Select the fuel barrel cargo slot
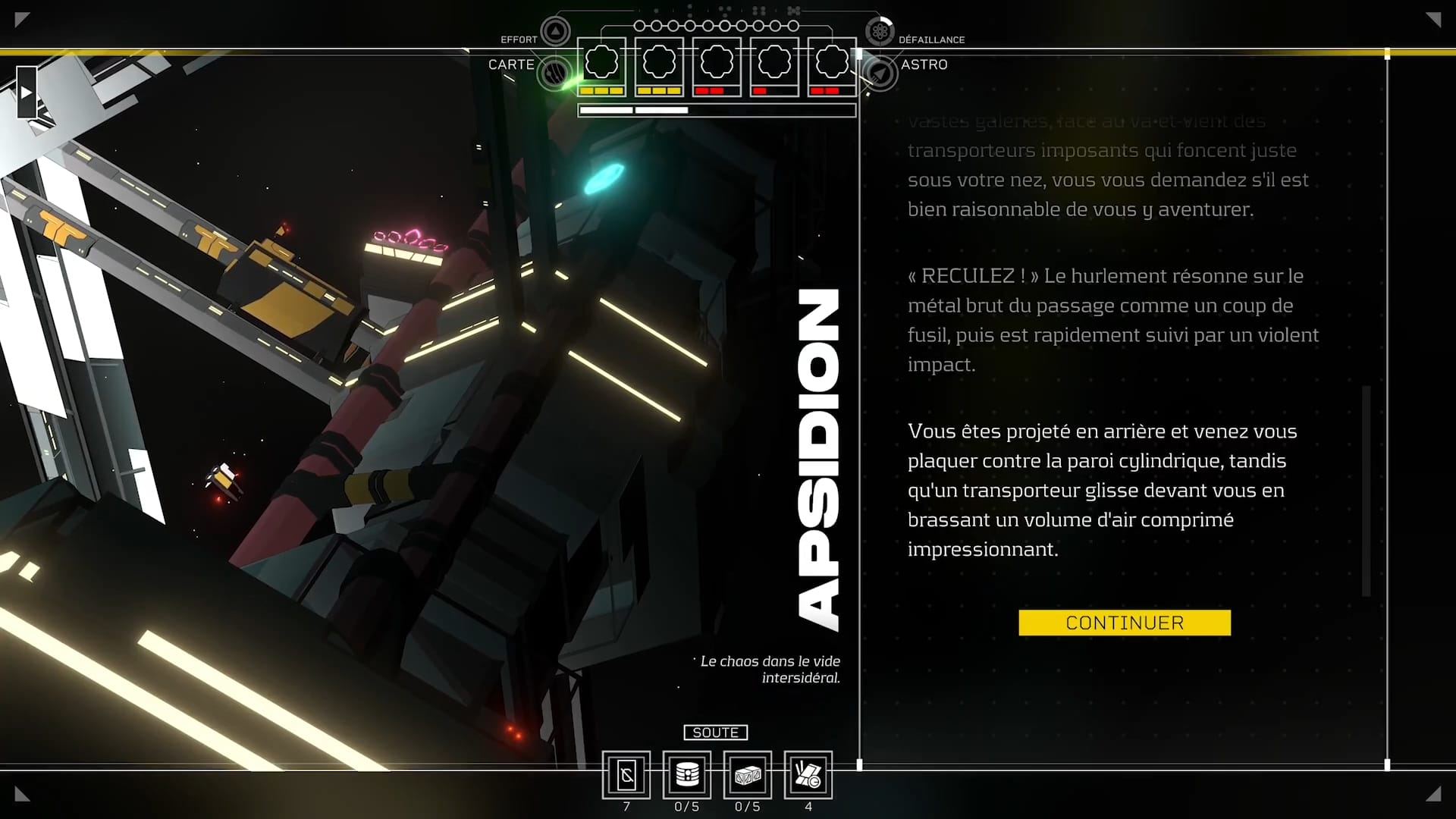Image resolution: width=1456 pixels, height=819 pixels. pyautogui.click(x=687, y=775)
